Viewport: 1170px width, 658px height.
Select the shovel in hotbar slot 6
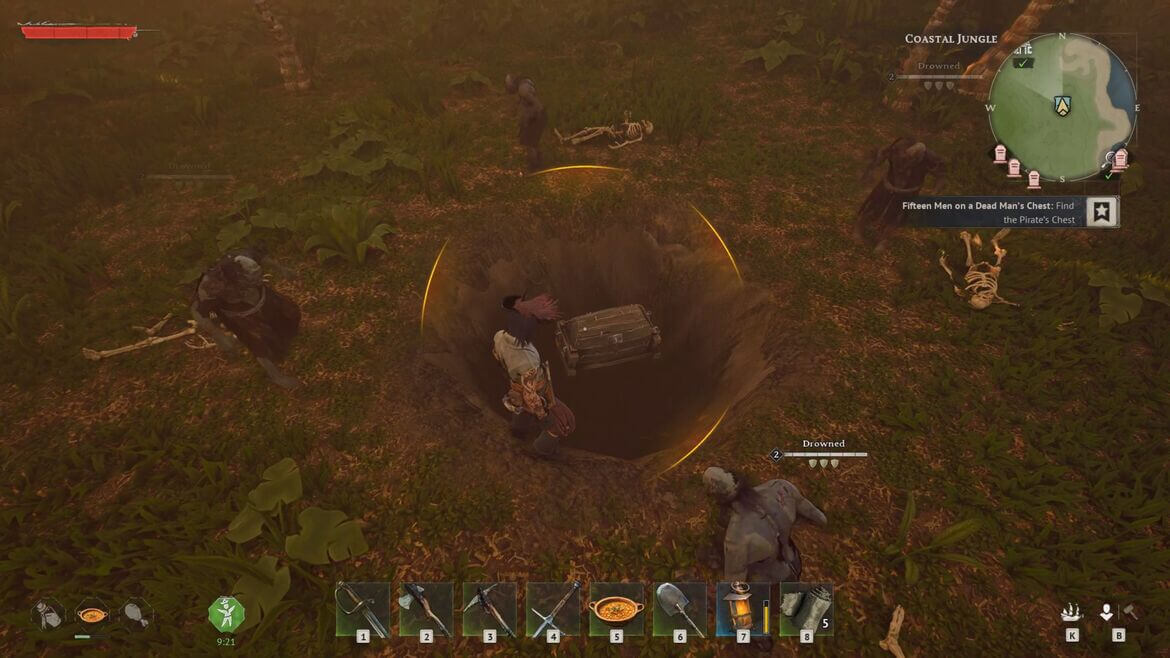pyautogui.click(x=680, y=609)
